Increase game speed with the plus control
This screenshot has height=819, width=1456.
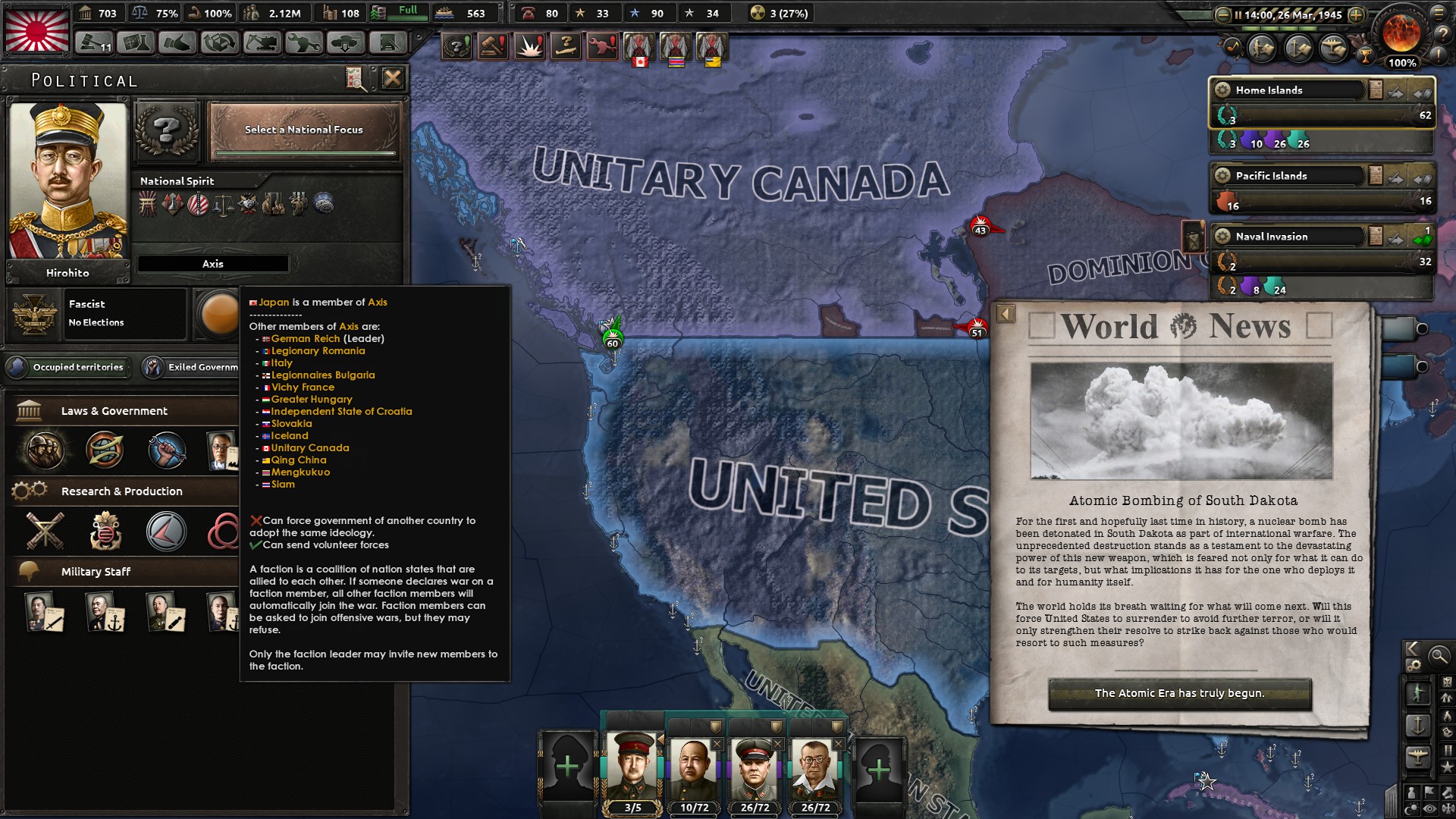[x=1357, y=14]
